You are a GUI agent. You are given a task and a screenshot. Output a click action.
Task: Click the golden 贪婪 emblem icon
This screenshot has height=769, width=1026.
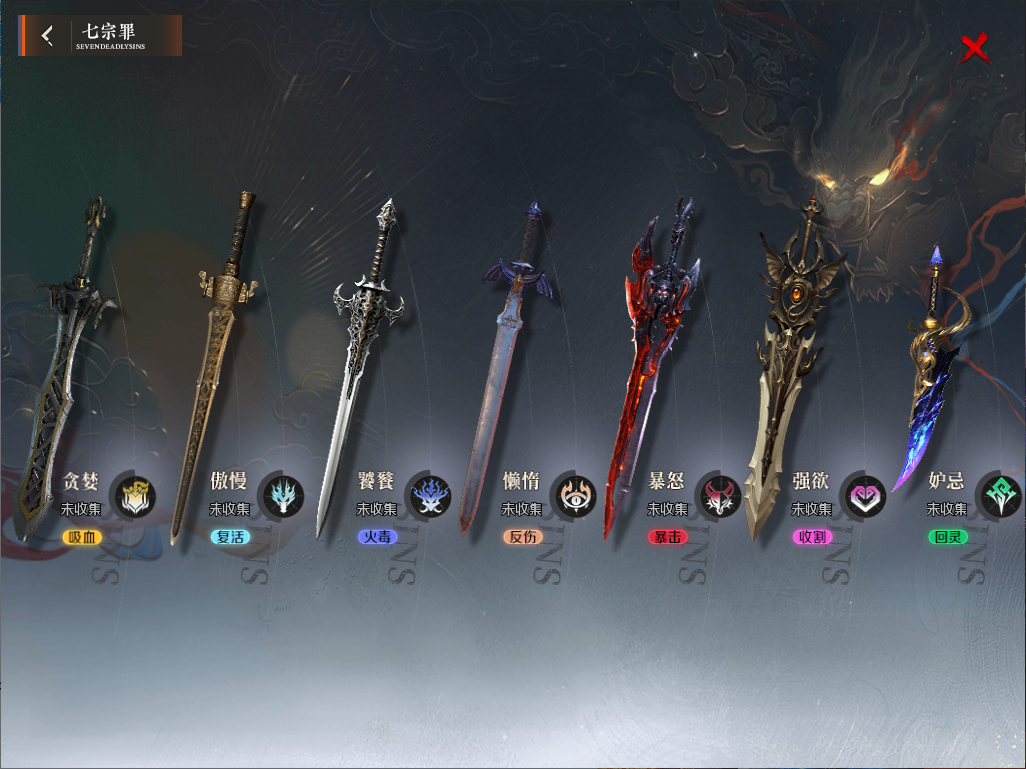[134, 496]
